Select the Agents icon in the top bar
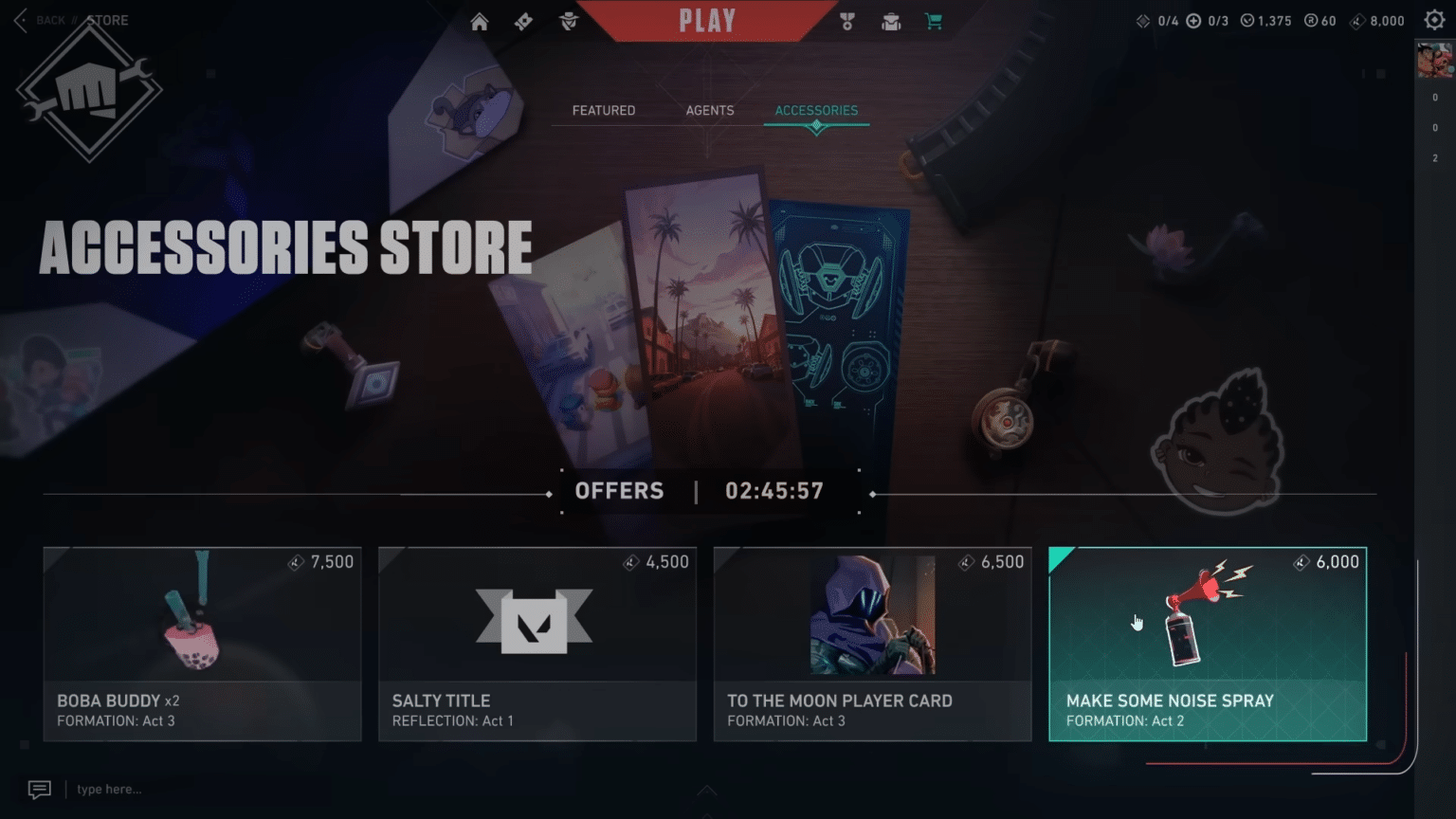Viewport: 1456px width, 819px height. pyautogui.click(x=567, y=21)
